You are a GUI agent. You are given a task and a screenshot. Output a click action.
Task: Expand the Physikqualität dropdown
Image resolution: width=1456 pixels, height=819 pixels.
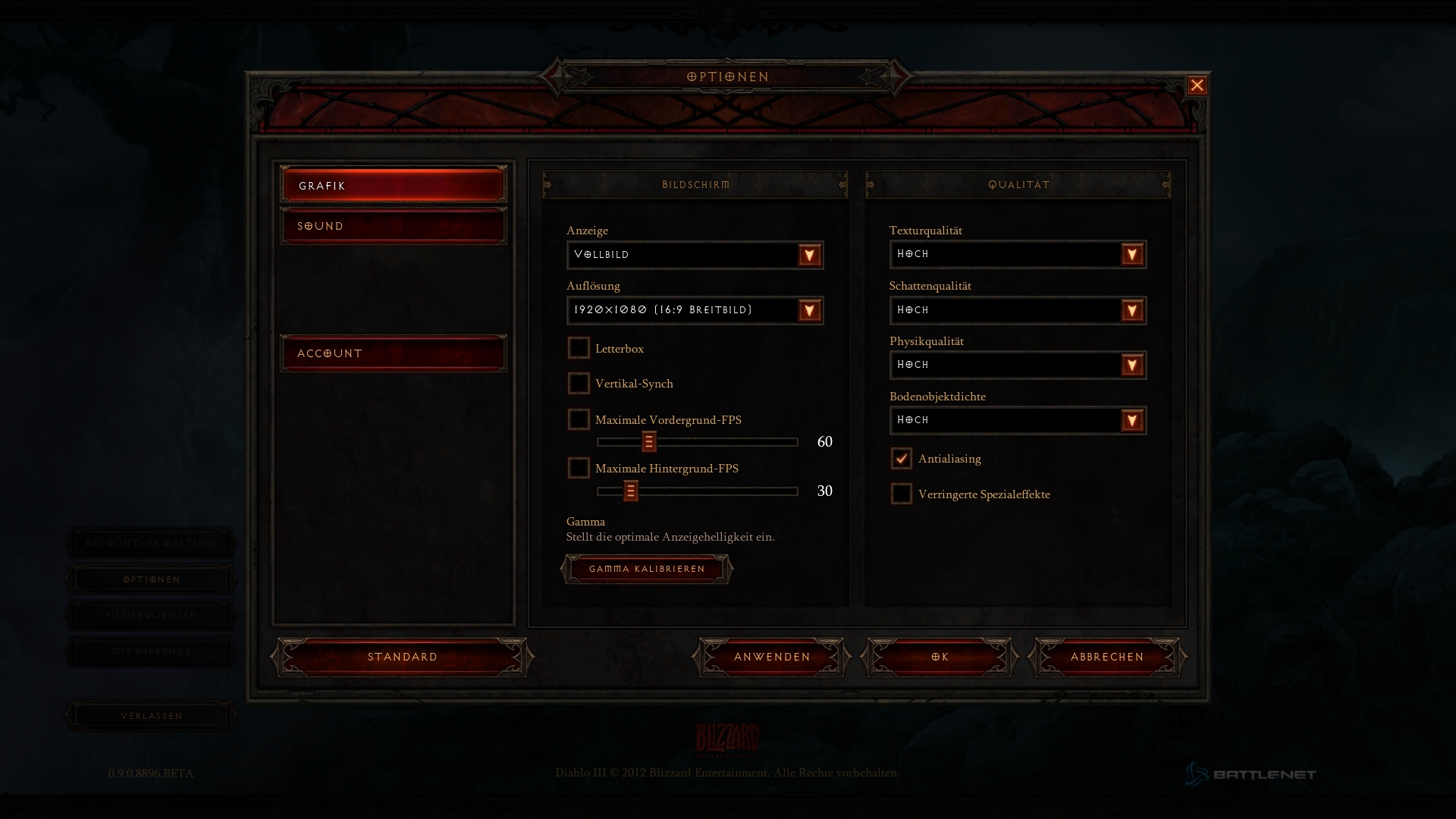1131,366
